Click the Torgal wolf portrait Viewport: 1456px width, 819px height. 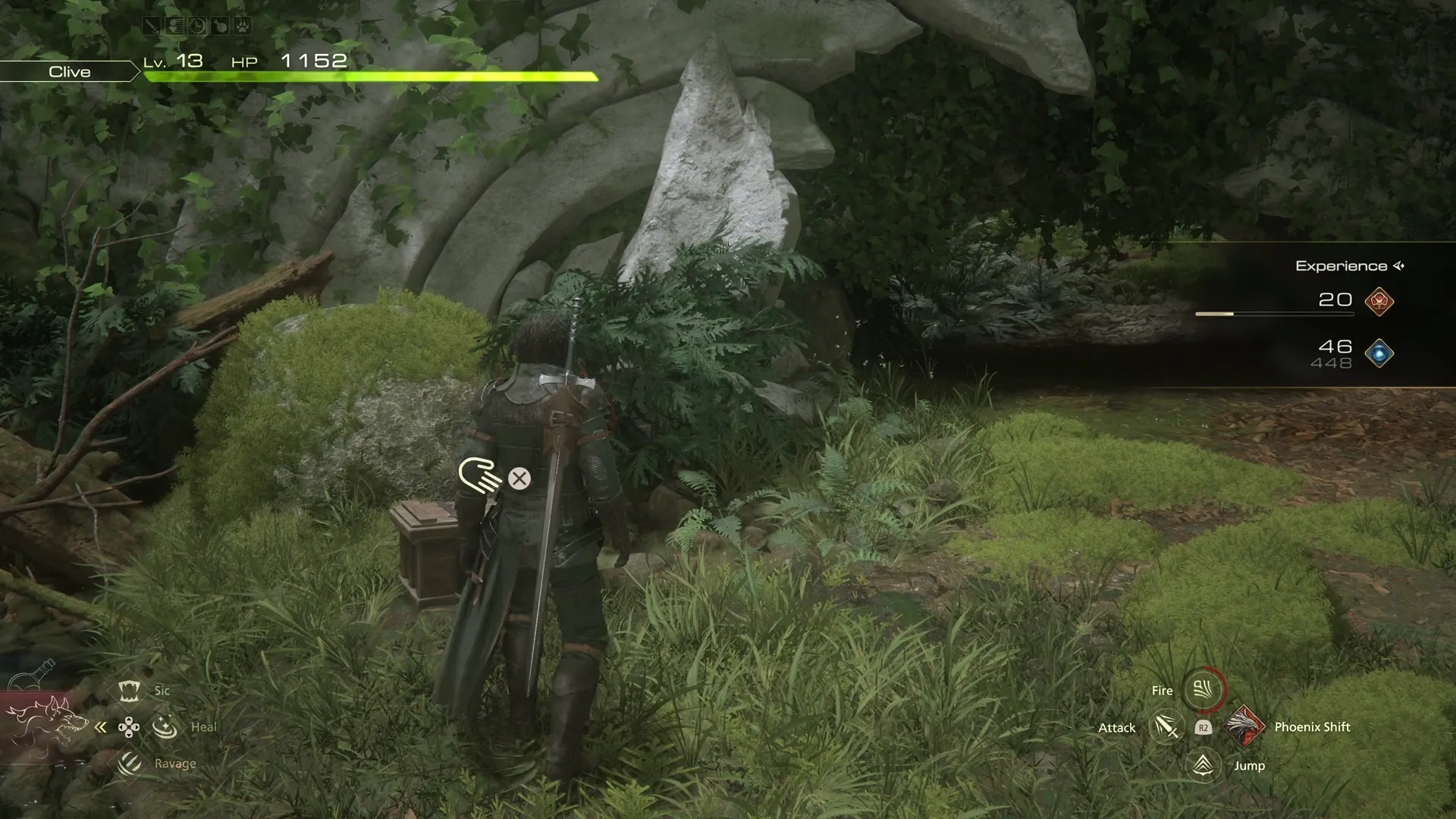click(47, 723)
